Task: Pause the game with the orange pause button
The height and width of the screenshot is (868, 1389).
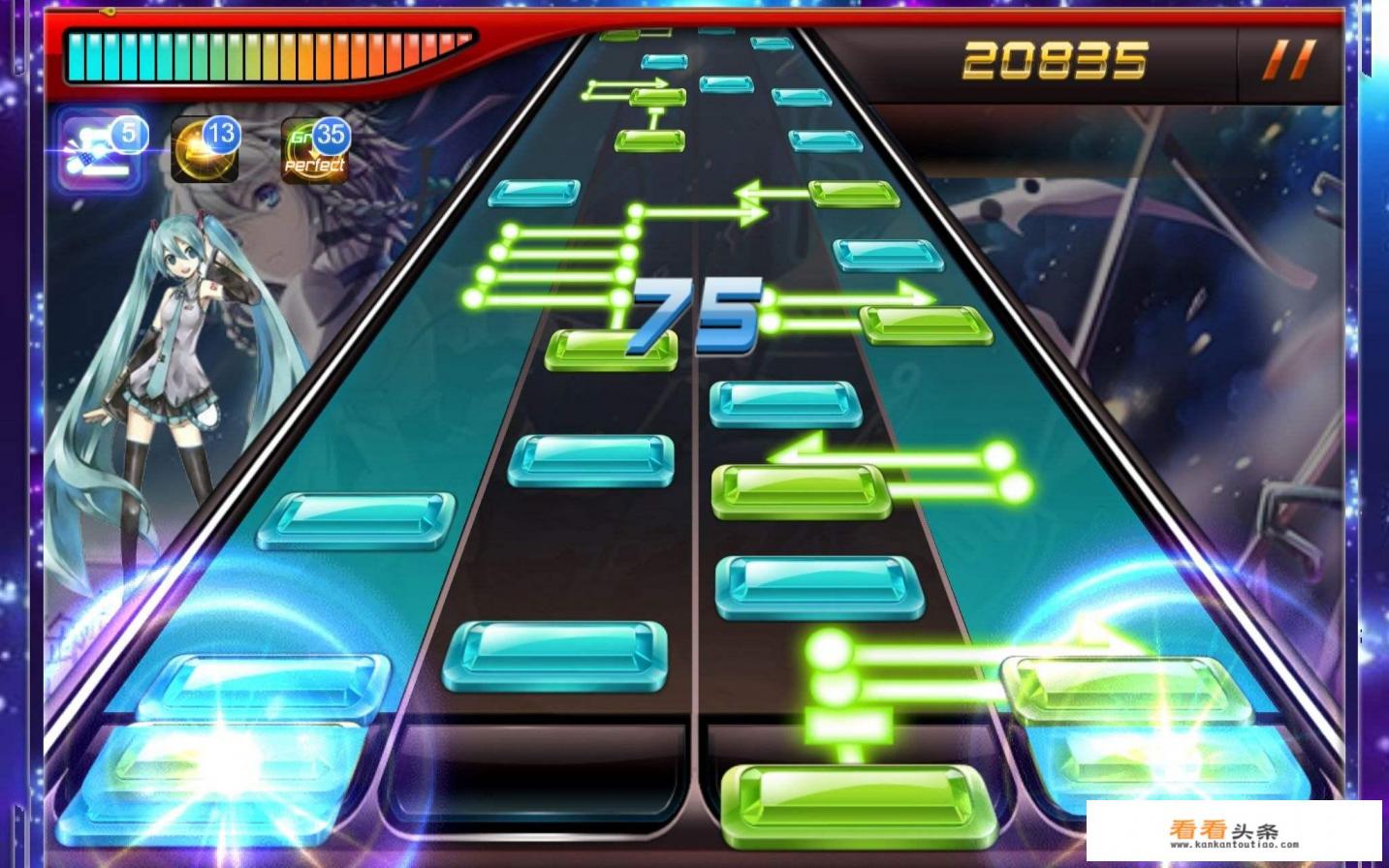Action: tap(1289, 60)
